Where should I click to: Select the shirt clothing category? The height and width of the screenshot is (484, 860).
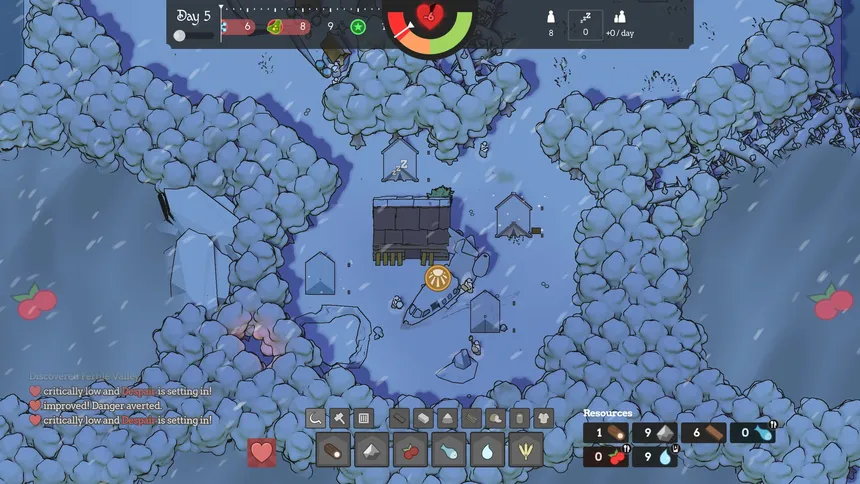[544, 418]
